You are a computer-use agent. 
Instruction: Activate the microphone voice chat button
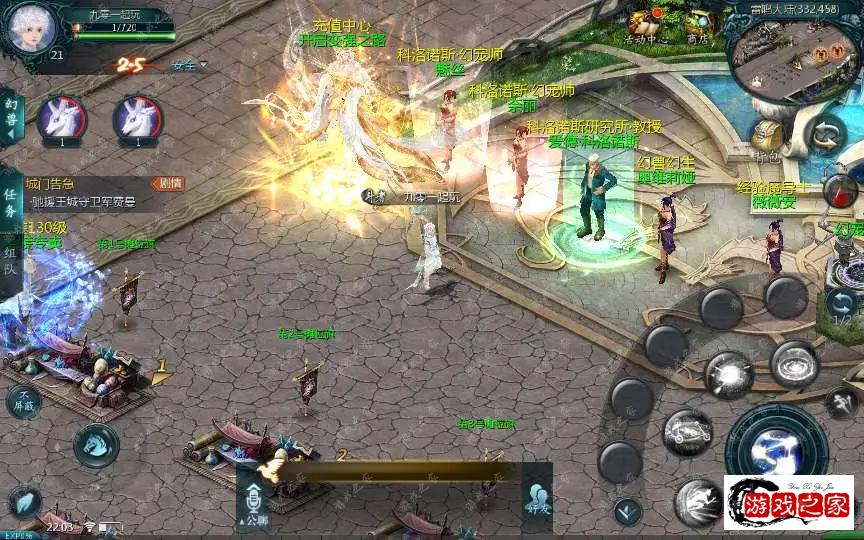click(x=254, y=500)
